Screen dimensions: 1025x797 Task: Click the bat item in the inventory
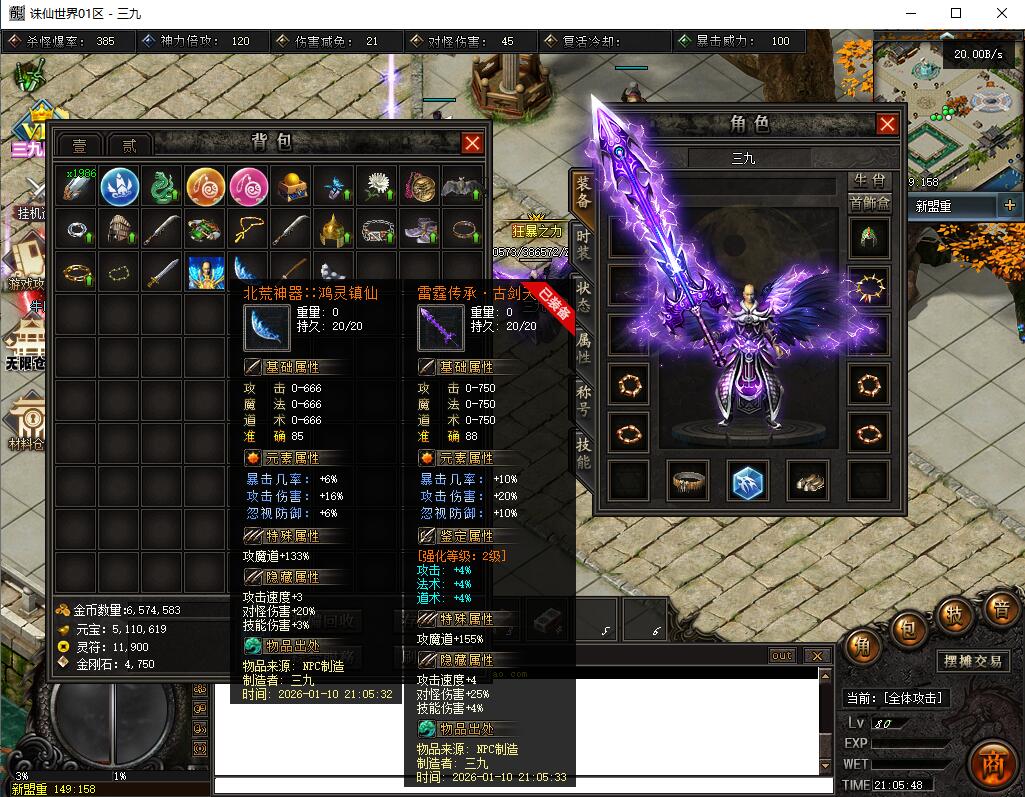pos(463,187)
